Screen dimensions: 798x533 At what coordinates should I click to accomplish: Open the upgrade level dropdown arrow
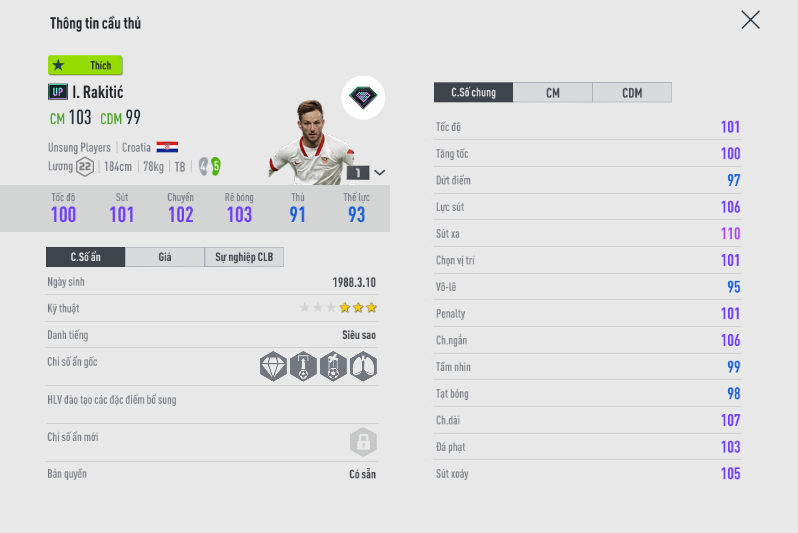pos(380,172)
